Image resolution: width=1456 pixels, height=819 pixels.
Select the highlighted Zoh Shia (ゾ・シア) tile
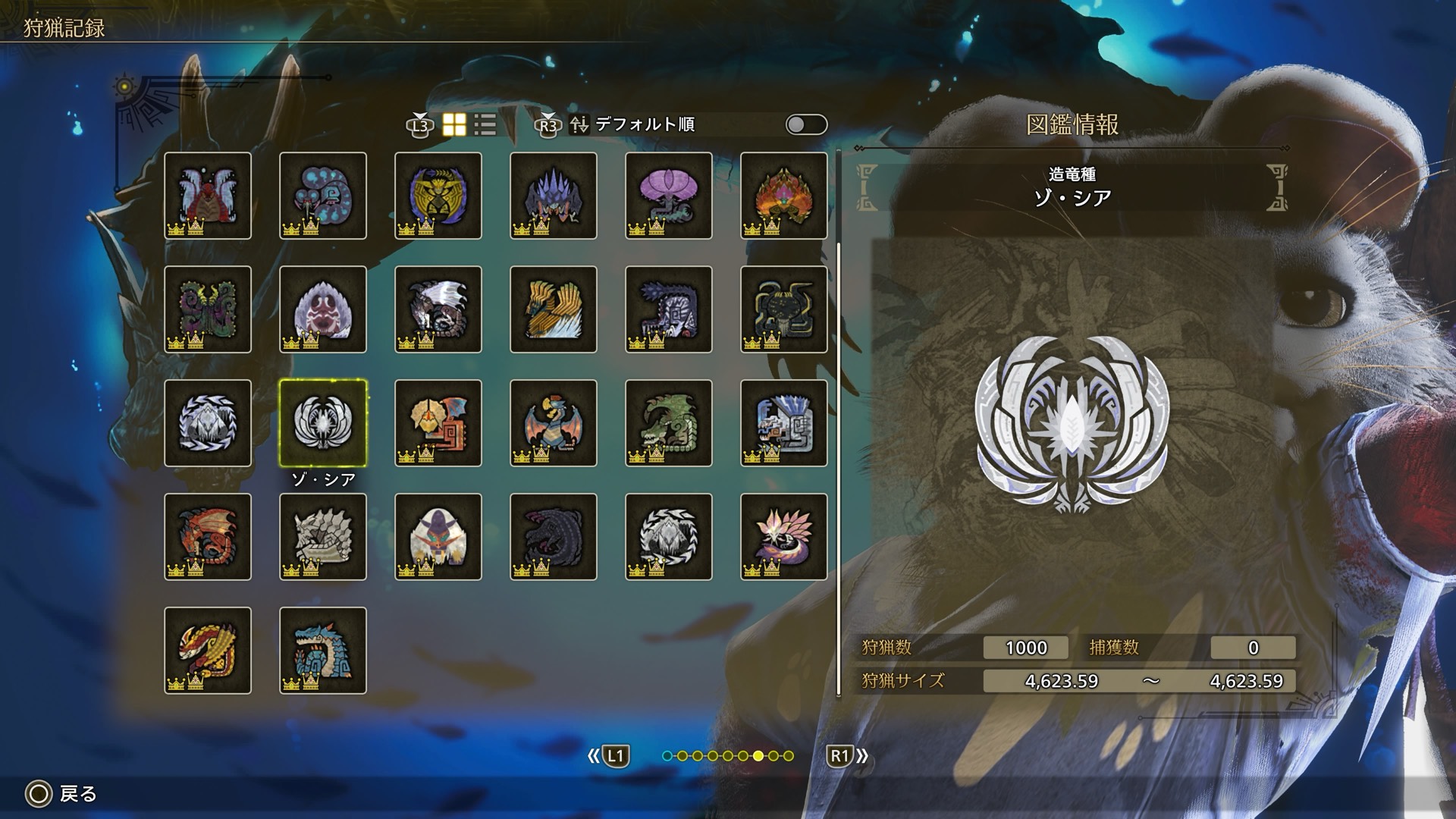(x=323, y=423)
